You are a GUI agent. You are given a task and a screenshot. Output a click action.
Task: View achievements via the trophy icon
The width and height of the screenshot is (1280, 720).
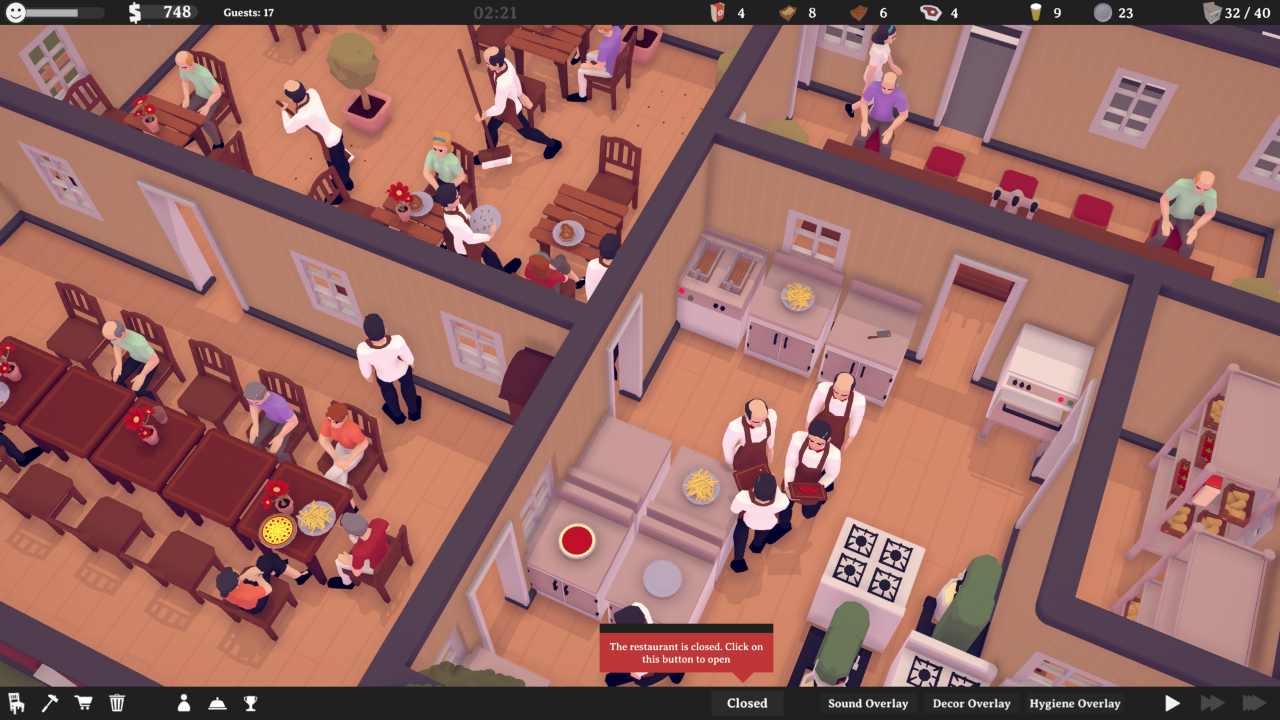click(249, 703)
